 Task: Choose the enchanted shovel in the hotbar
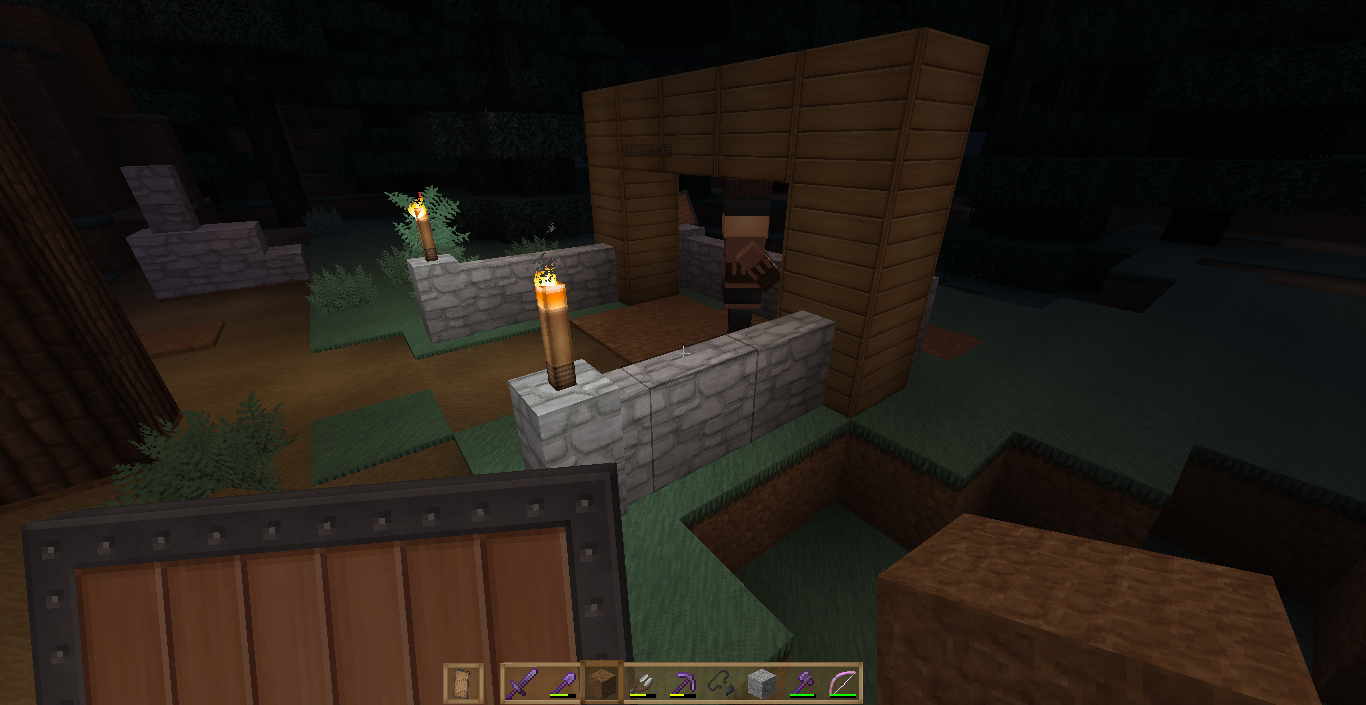click(563, 683)
